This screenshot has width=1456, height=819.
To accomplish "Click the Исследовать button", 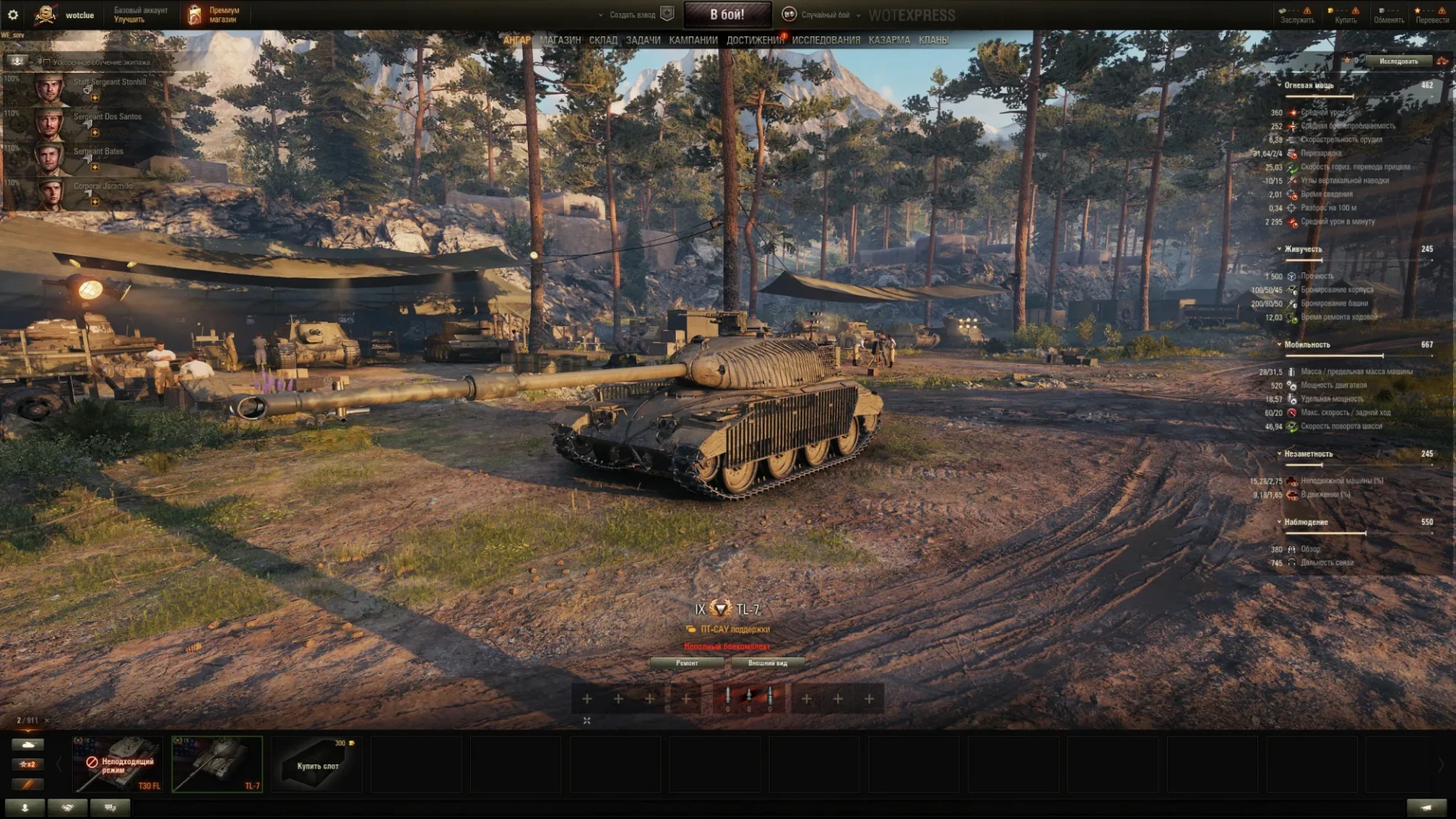I will click(1398, 61).
